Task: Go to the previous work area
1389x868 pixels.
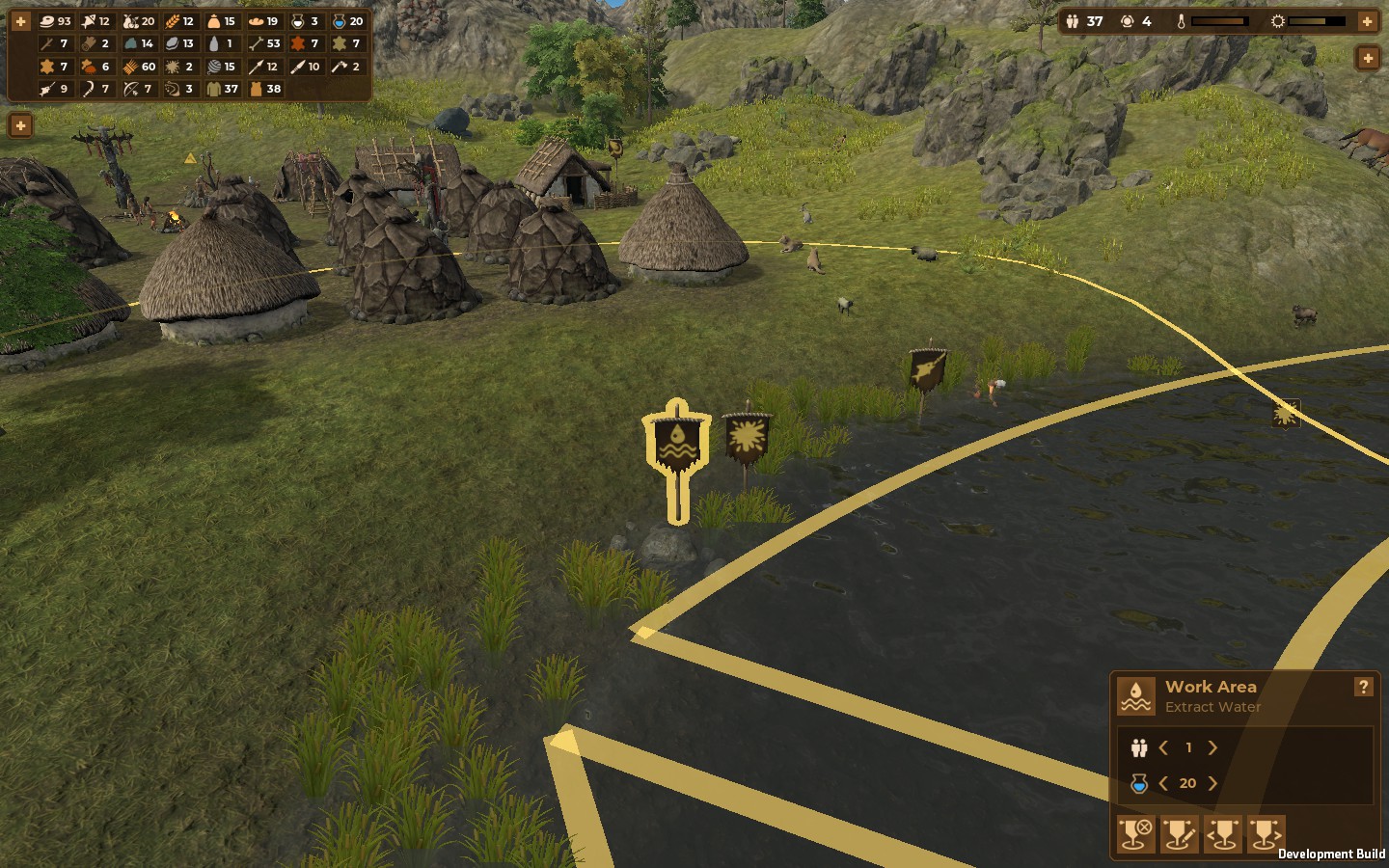Action: 1222,833
